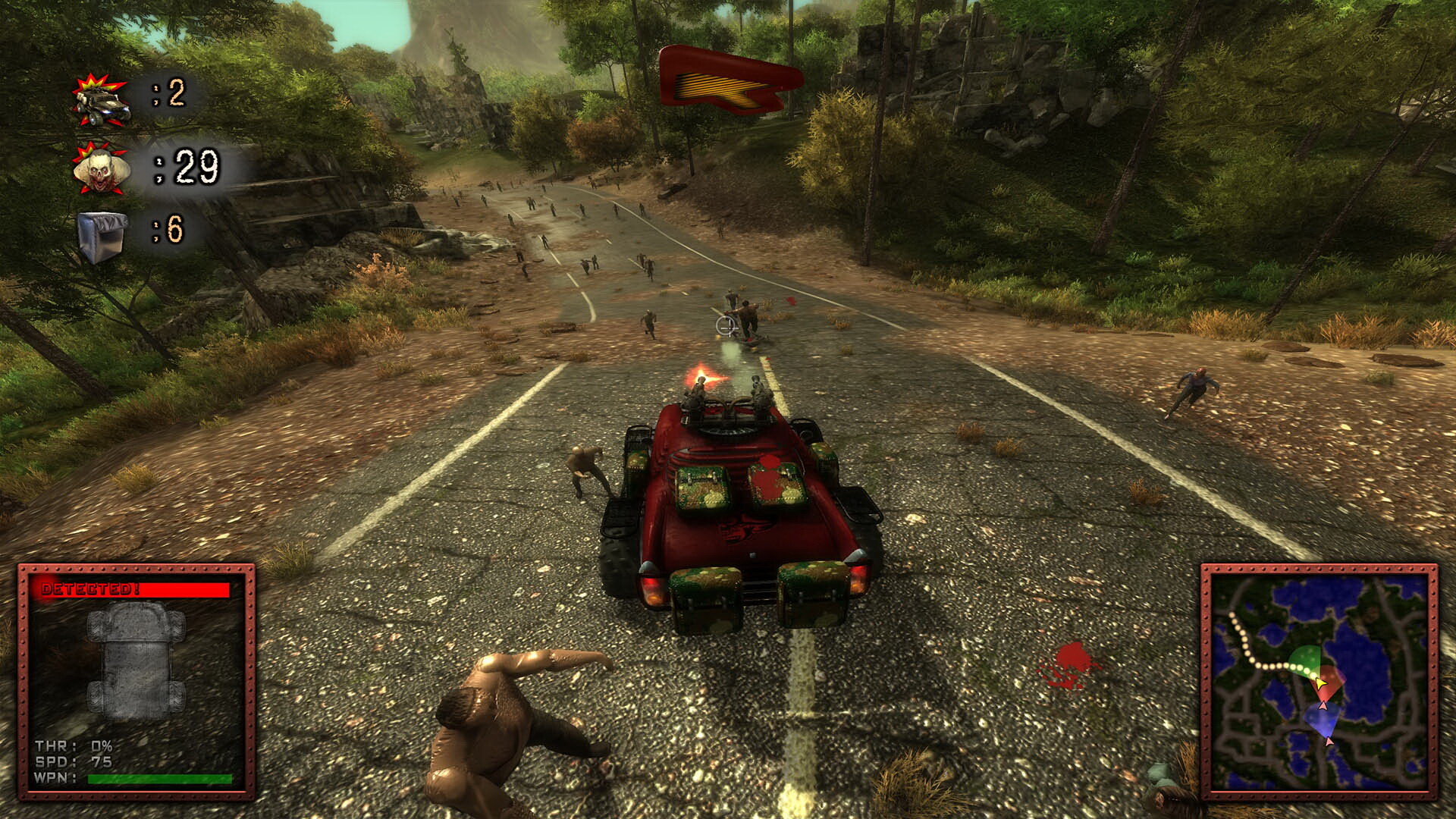Click the gray vehicle damage diagram
Screen dimensions: 1456x819
[x=136, y=660]
